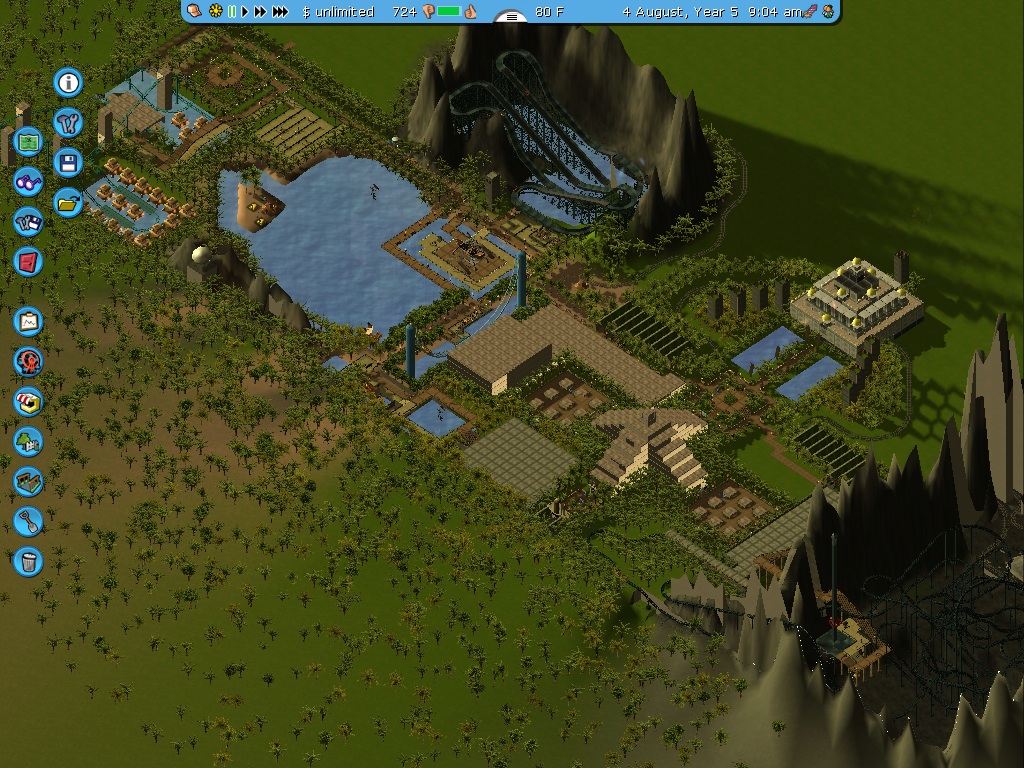The image size is (1024, 768).
Task: Open the file options with tools and disk
Action: click(x=29, y=222)
